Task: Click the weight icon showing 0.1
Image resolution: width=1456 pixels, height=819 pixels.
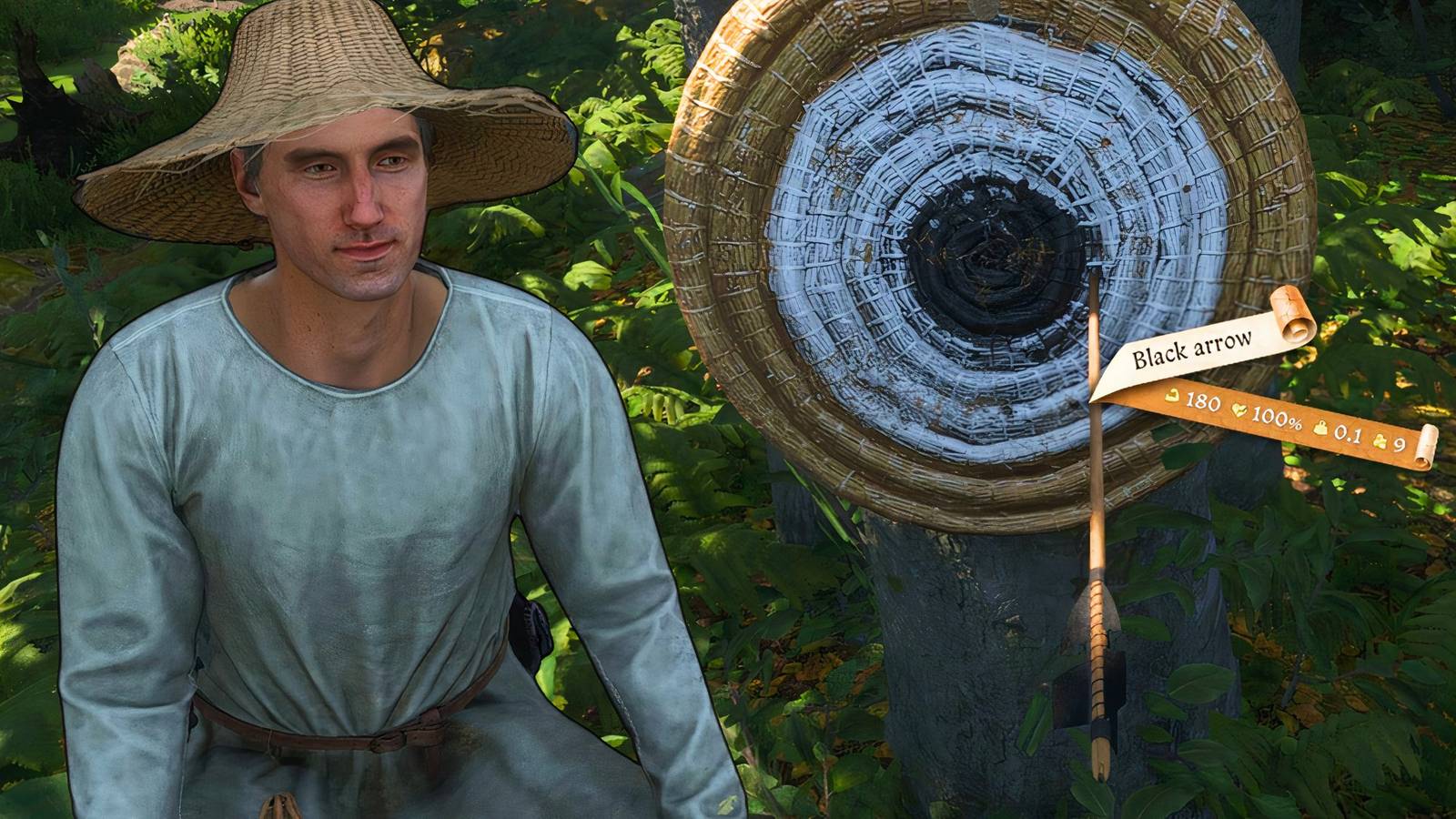Action: point(1321,430)
